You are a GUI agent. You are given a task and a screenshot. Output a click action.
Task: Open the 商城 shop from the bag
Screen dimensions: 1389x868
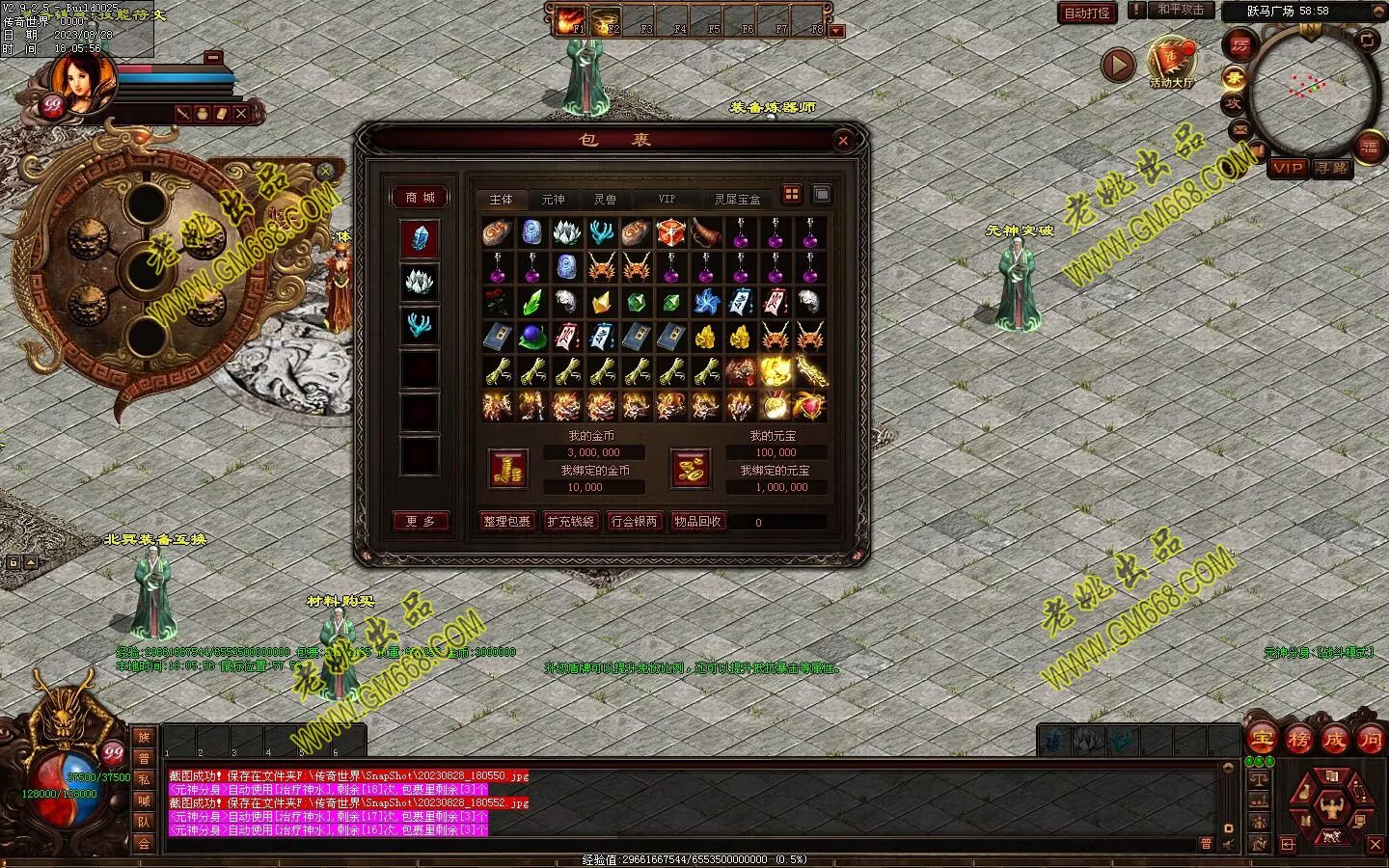coord(420,198)
